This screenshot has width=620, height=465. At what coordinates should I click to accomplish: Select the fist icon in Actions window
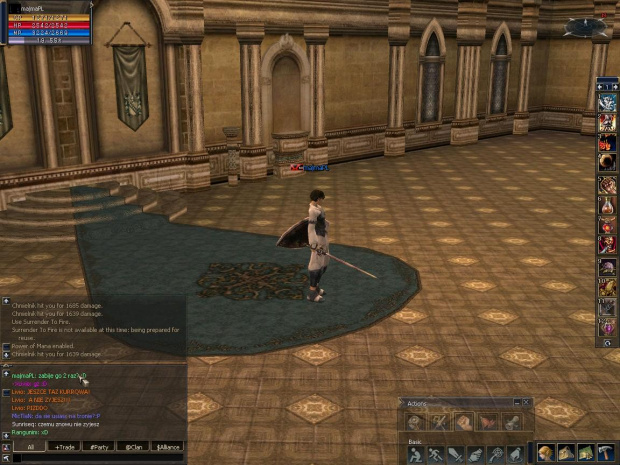[x=464, y=422]
